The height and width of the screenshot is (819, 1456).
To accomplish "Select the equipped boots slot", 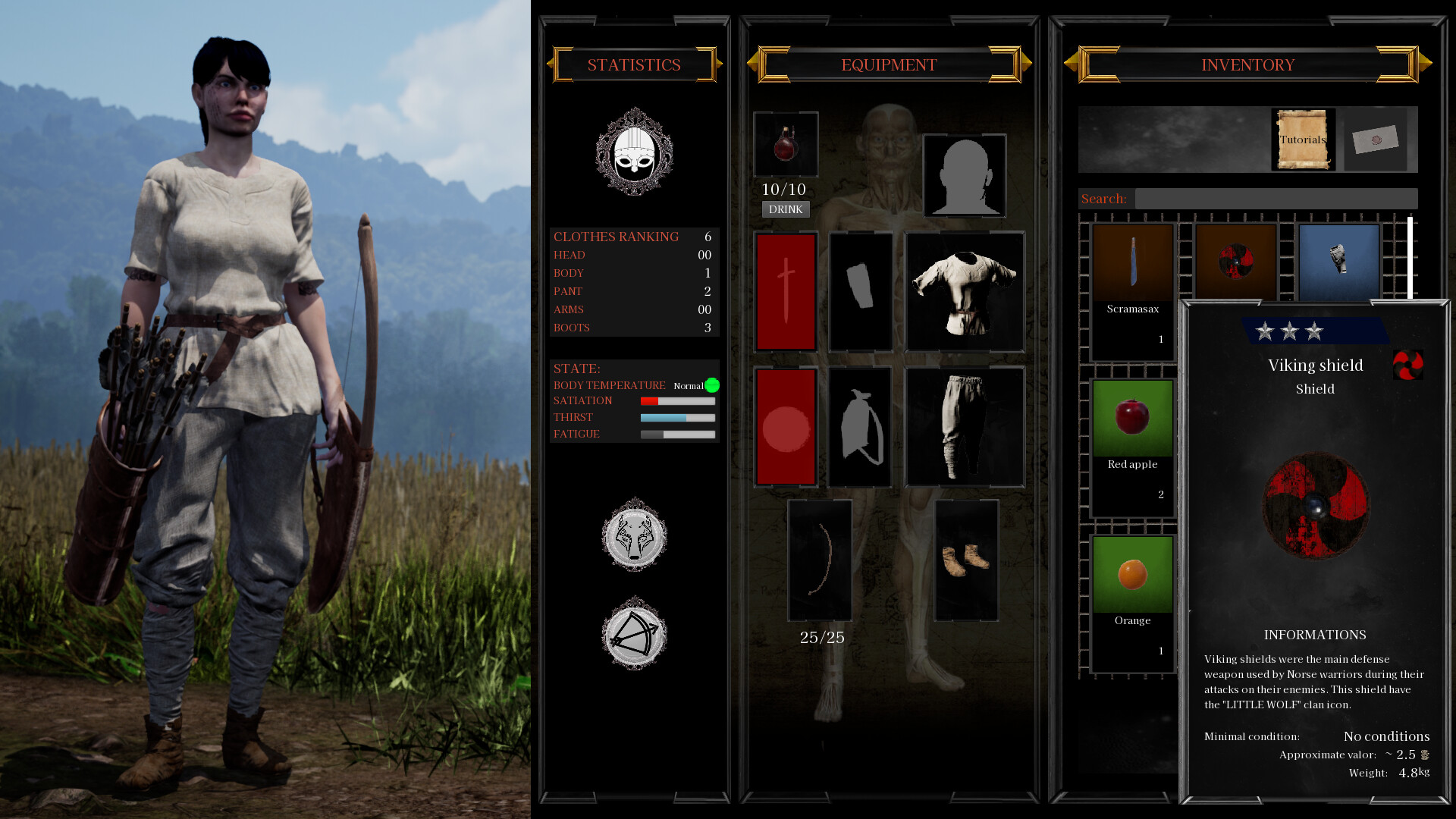I will click(x=965, y=559).
